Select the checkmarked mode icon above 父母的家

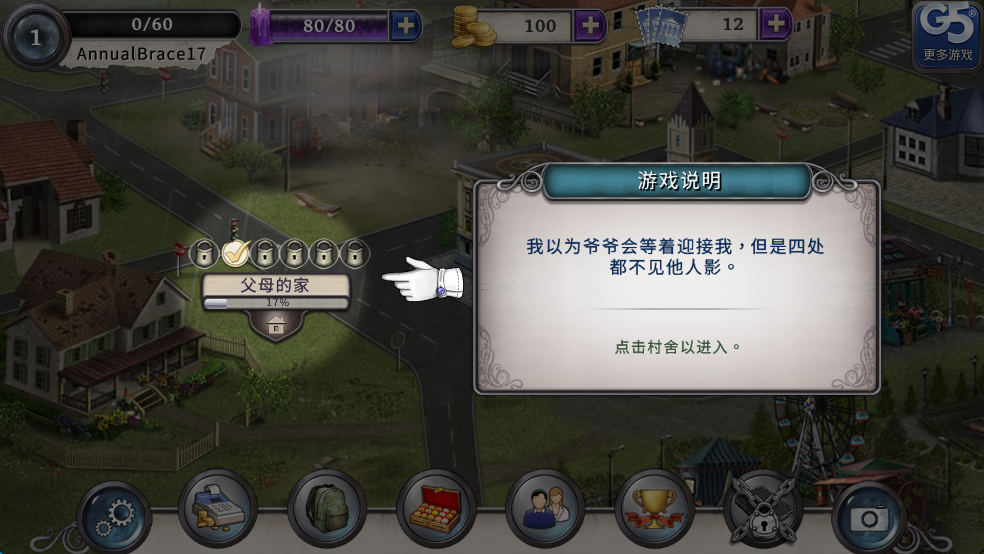pyautogui.click(x=236, y=253)
